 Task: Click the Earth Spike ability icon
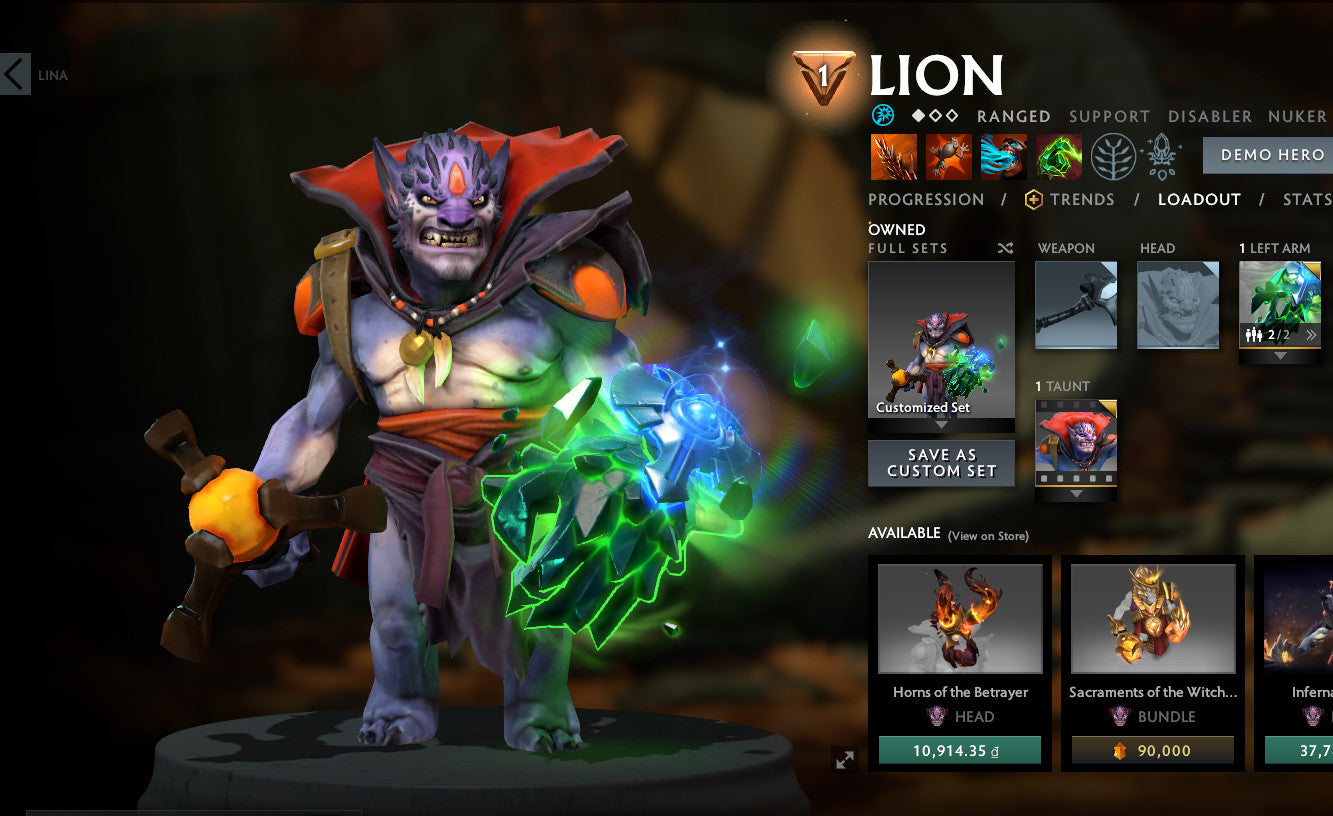pyautogui.click(x=894, y=157)
